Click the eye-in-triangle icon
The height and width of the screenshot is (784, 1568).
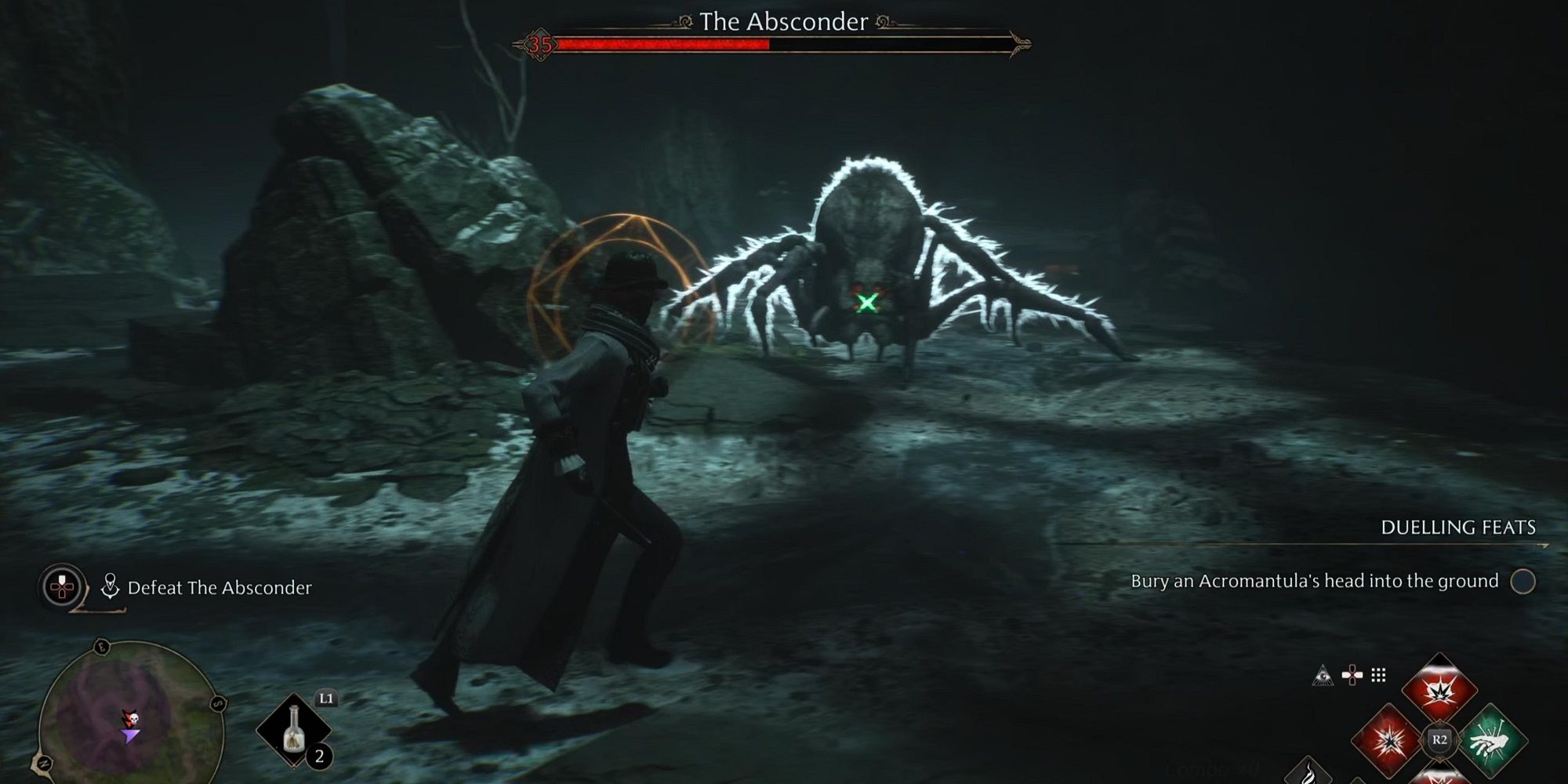[1323, 675]
